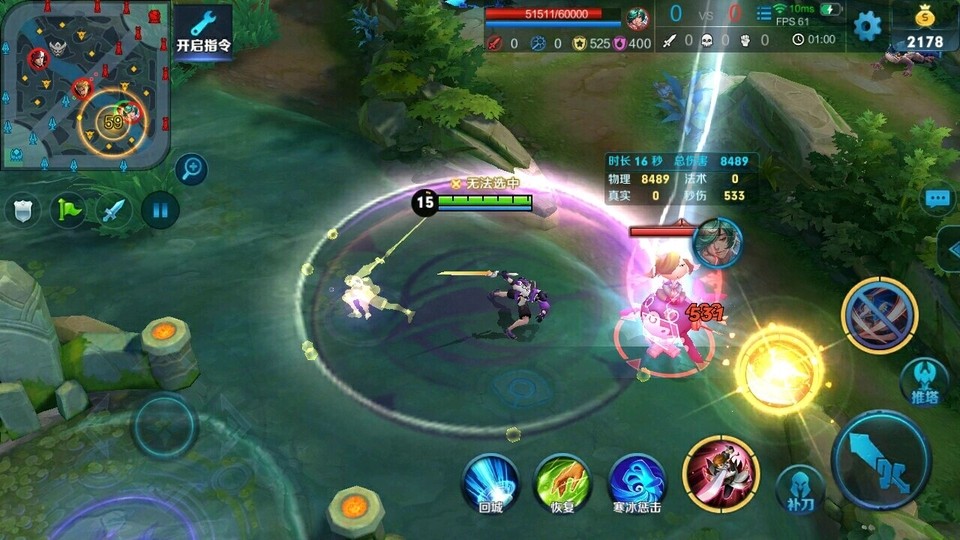Select the enemy hero portrait above the health bar

[x=716, y=243]
